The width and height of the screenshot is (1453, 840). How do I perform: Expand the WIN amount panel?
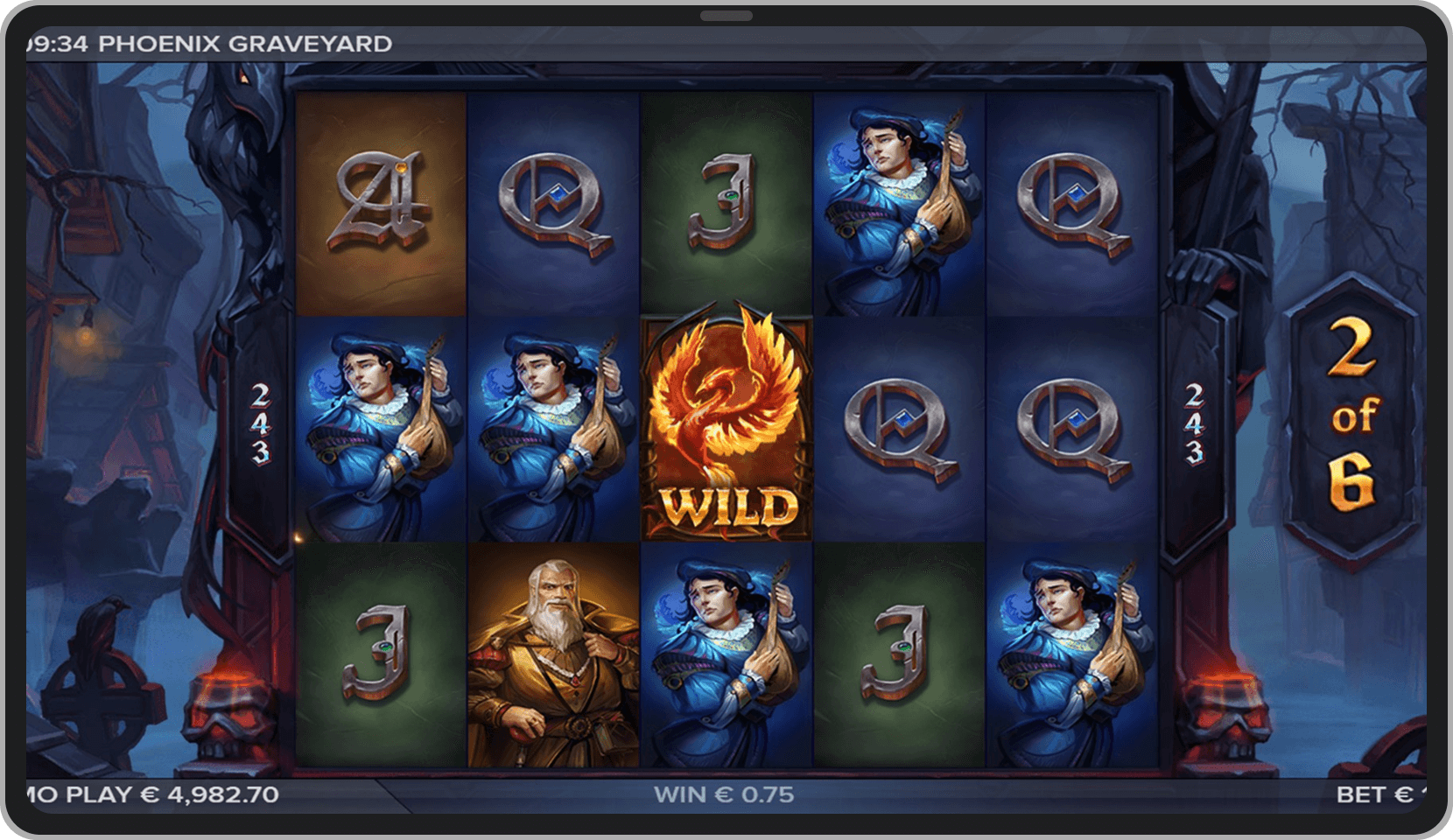[725, 796]
